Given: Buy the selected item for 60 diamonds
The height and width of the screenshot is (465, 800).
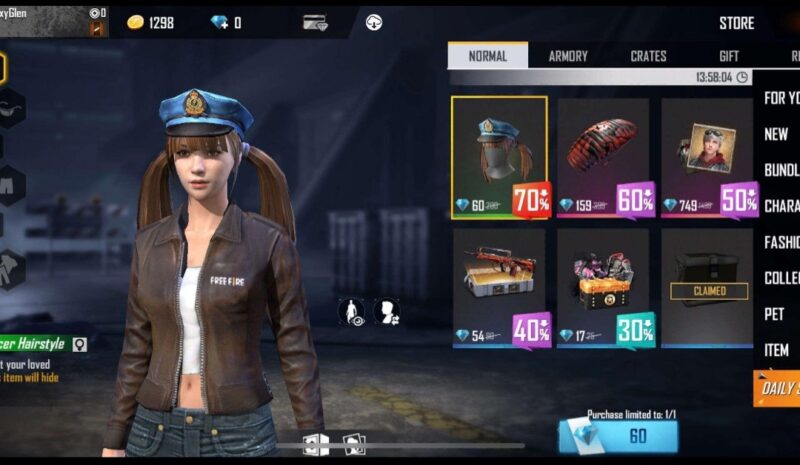Looking at the screenshot, I should tap(618, 436).
